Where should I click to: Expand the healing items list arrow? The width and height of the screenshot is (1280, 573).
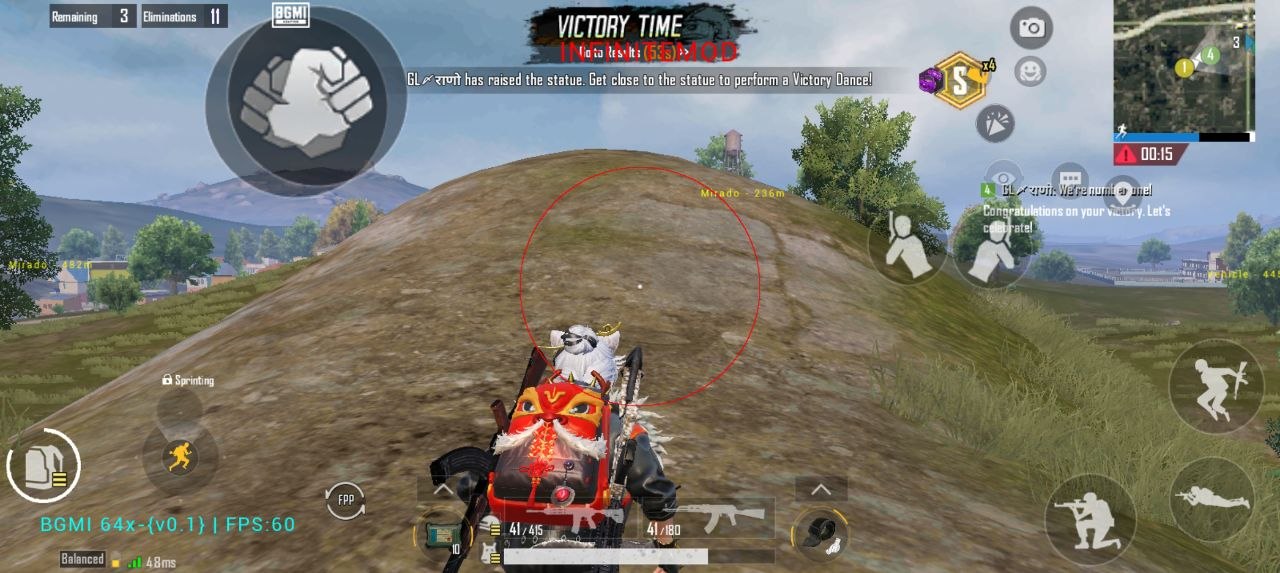click(x=443, y=490)
